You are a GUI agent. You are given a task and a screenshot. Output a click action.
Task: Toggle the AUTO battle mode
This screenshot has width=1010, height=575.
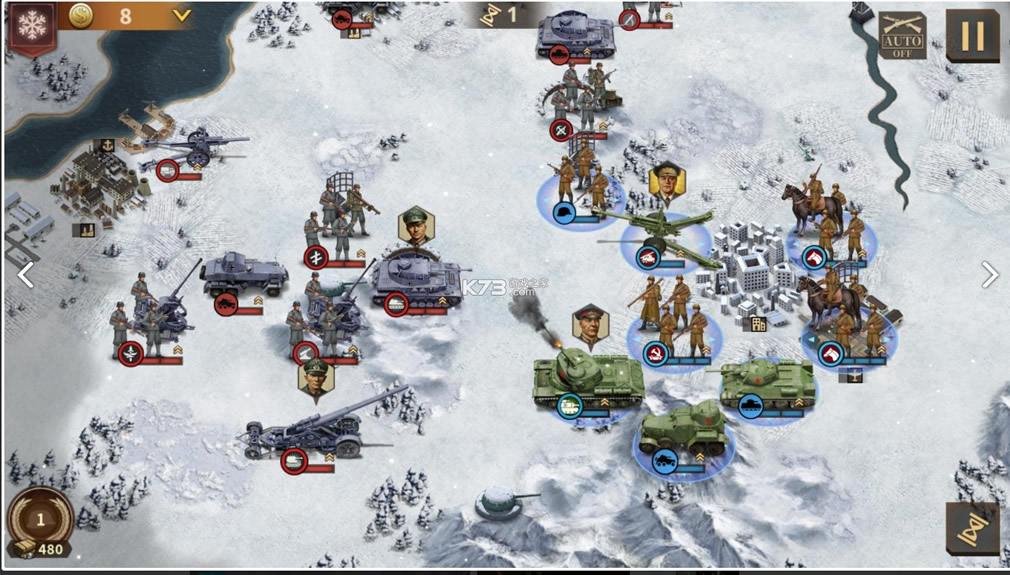(x=901, y=36)
